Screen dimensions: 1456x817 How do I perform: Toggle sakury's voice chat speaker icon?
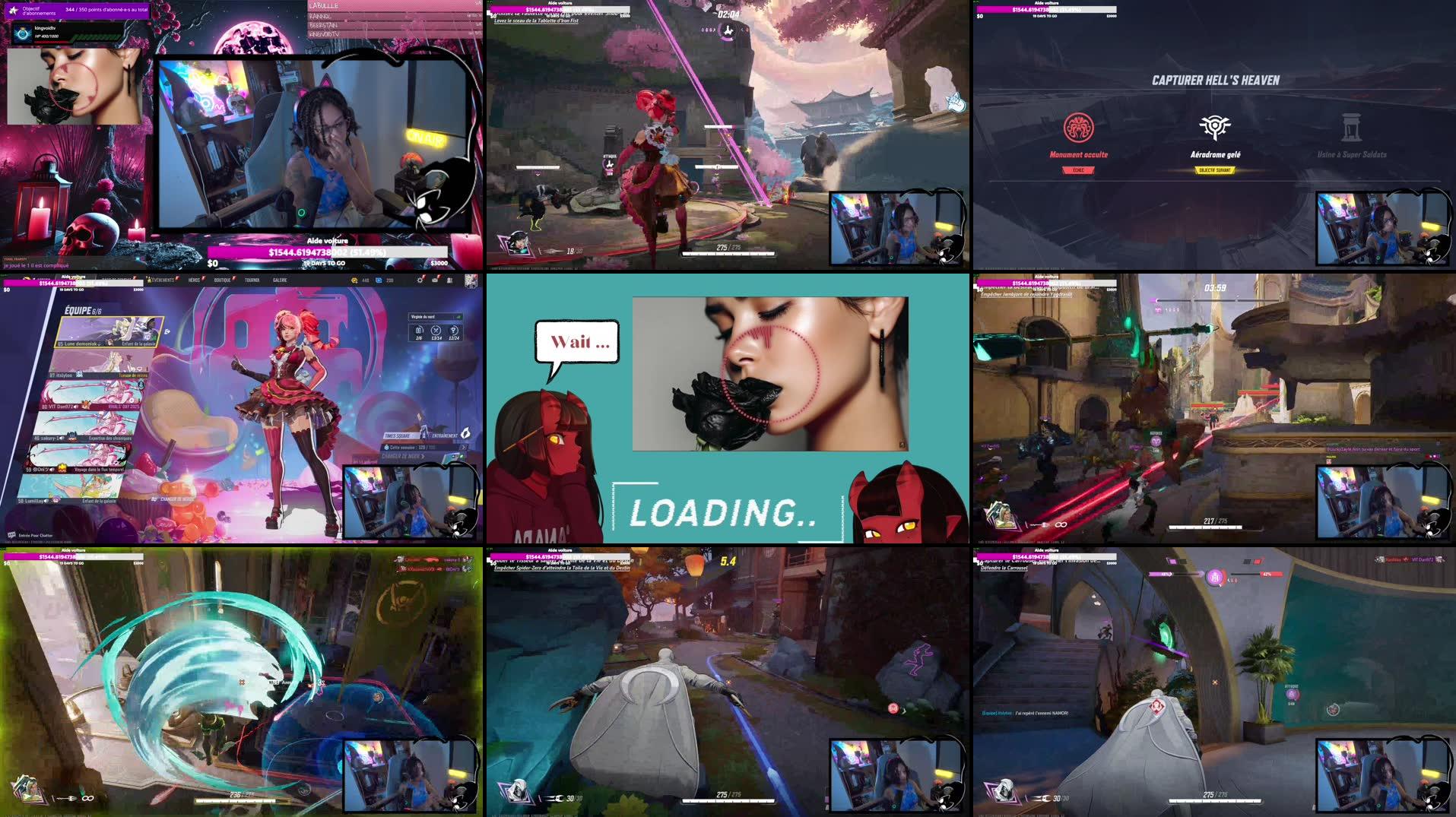(60, 439)
